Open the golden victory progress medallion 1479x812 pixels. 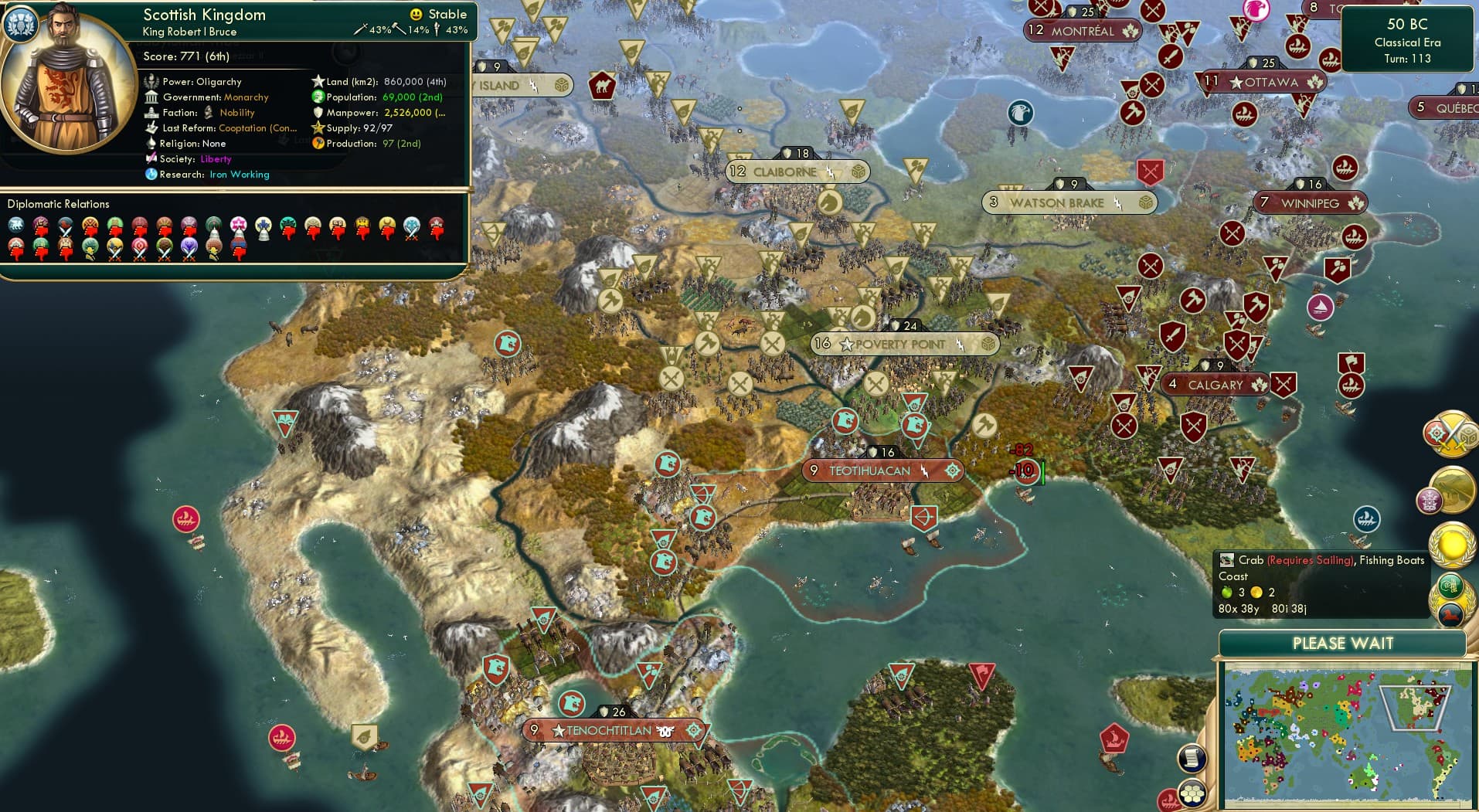pos(1451,545)
